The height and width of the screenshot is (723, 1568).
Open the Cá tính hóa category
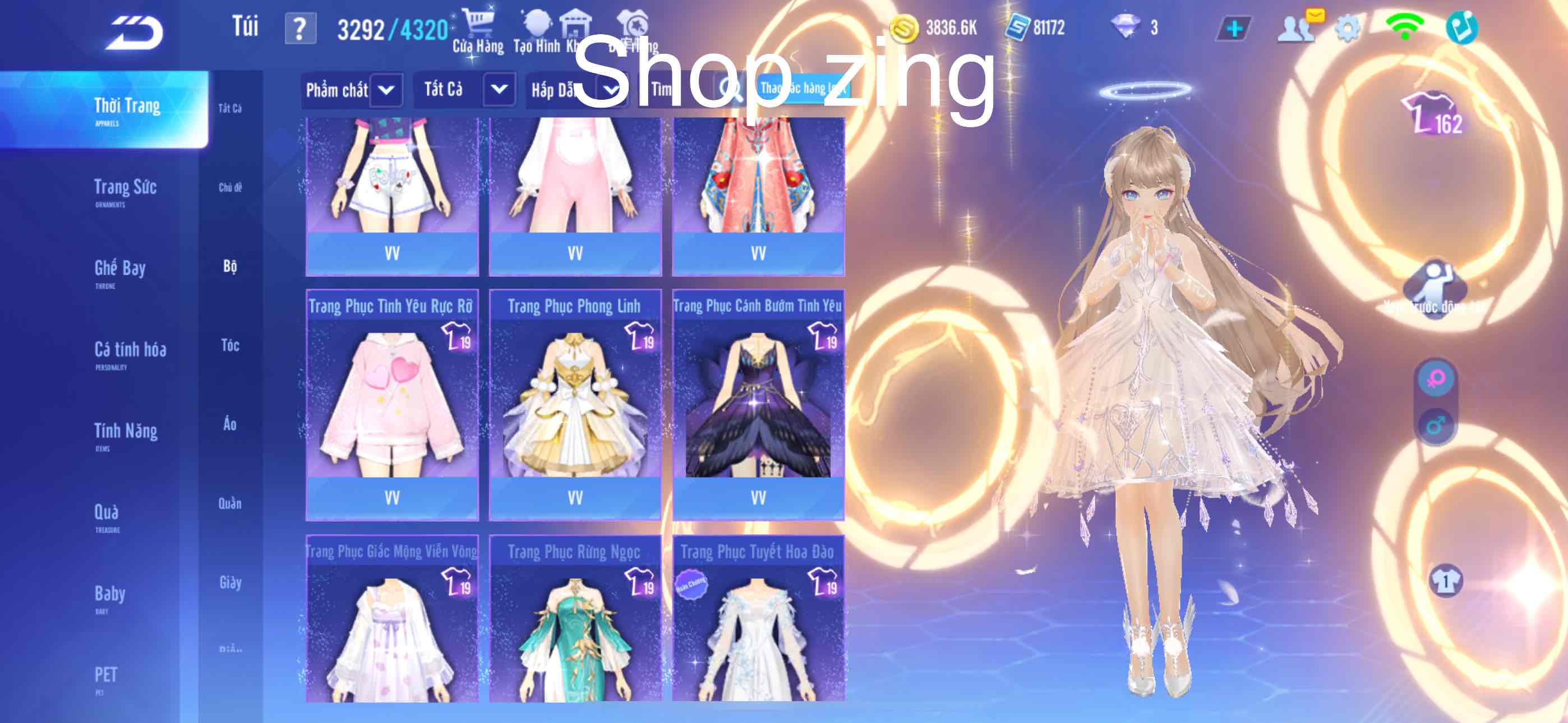pos(130,353)
